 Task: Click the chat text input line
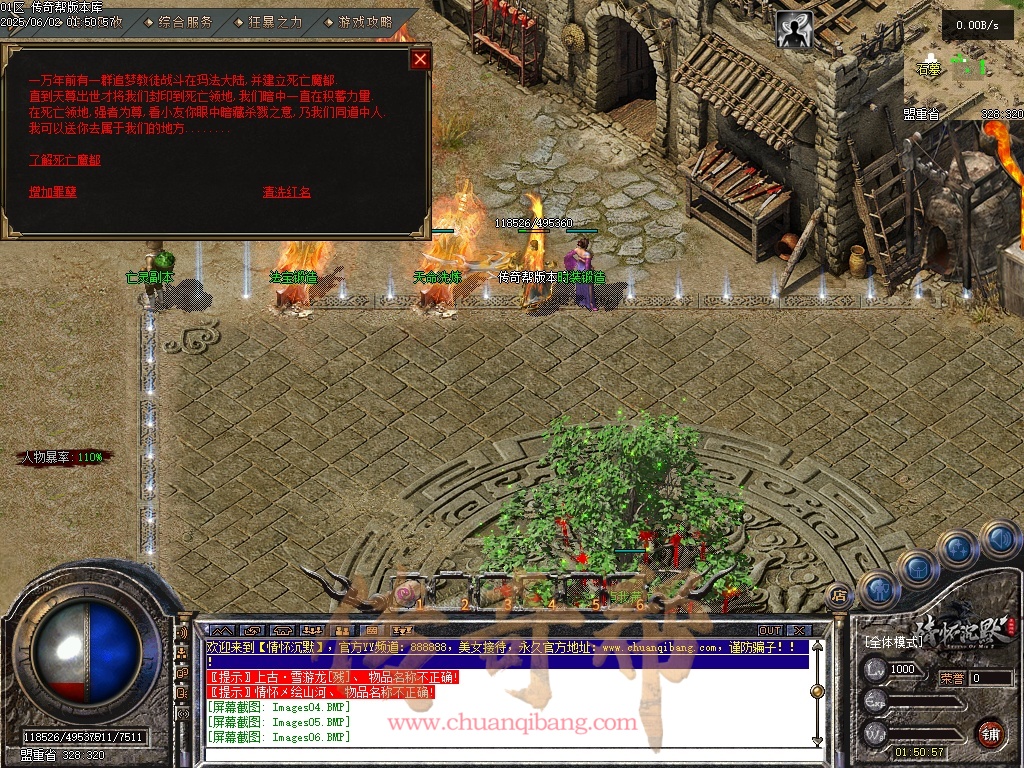point(500,752)
